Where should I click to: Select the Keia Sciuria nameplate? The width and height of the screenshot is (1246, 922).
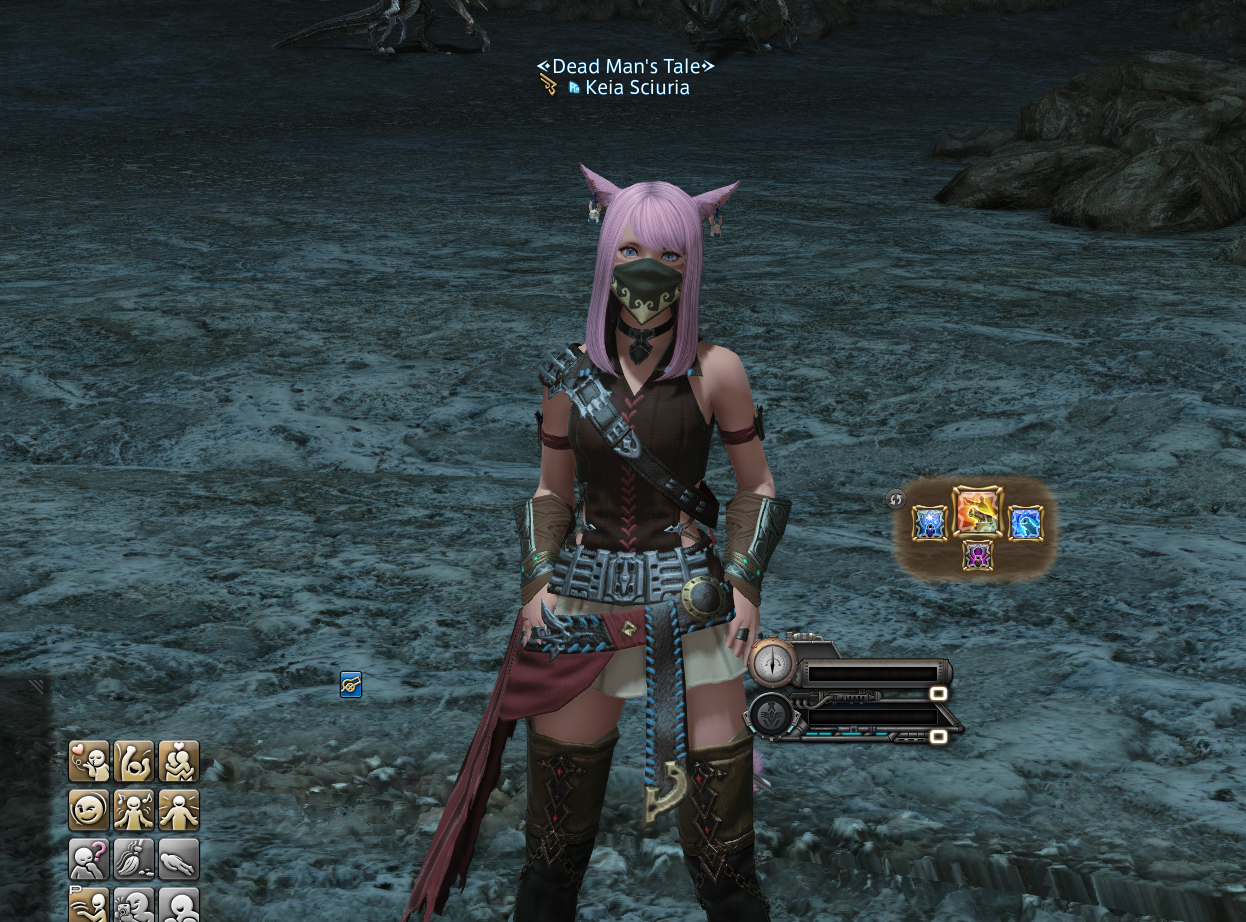click(637, 88)
